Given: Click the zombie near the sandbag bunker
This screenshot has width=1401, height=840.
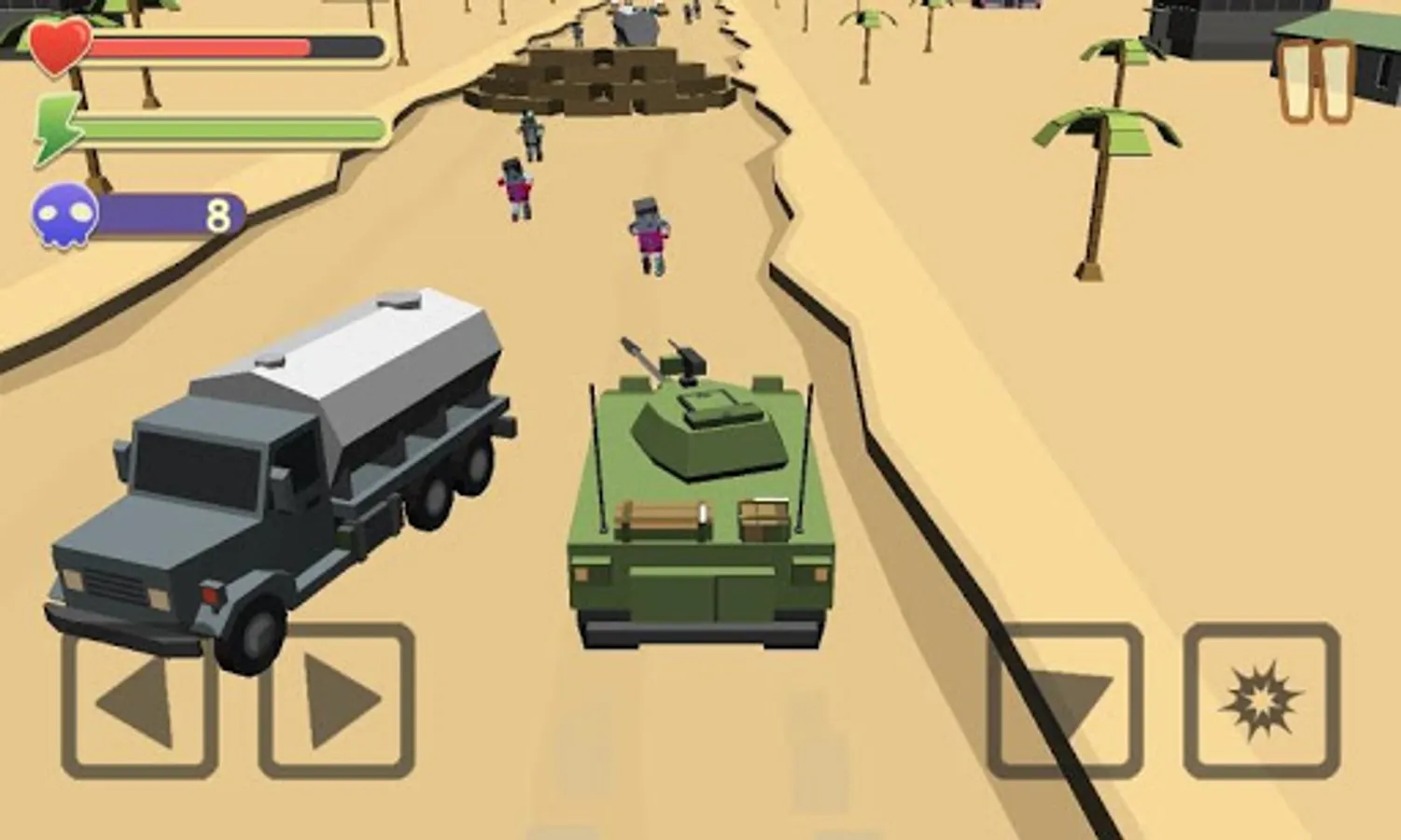Looking at the screenshot, I should pos(532,135).
